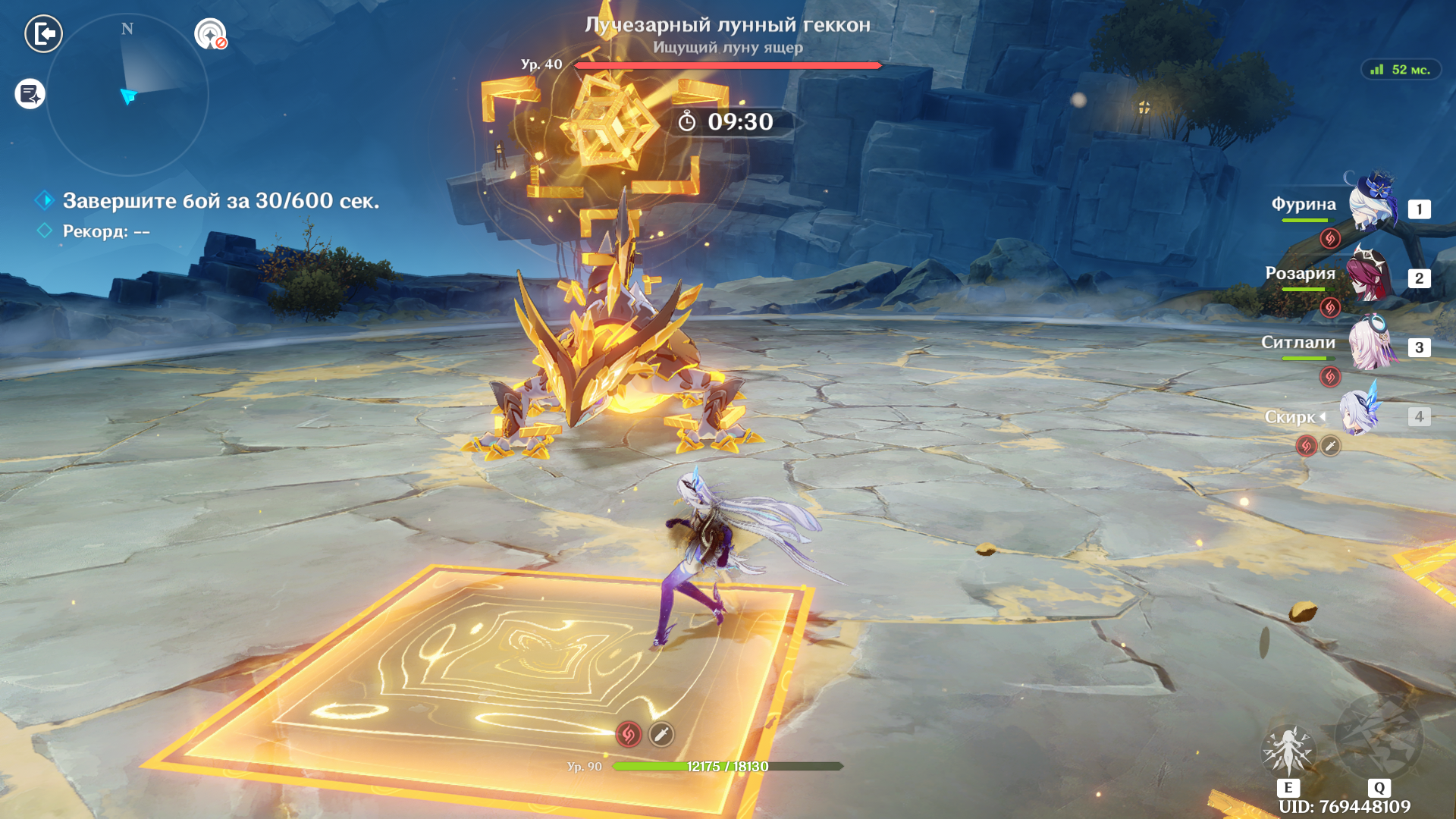Activate the elemental skill icon

coord(1287,751)
